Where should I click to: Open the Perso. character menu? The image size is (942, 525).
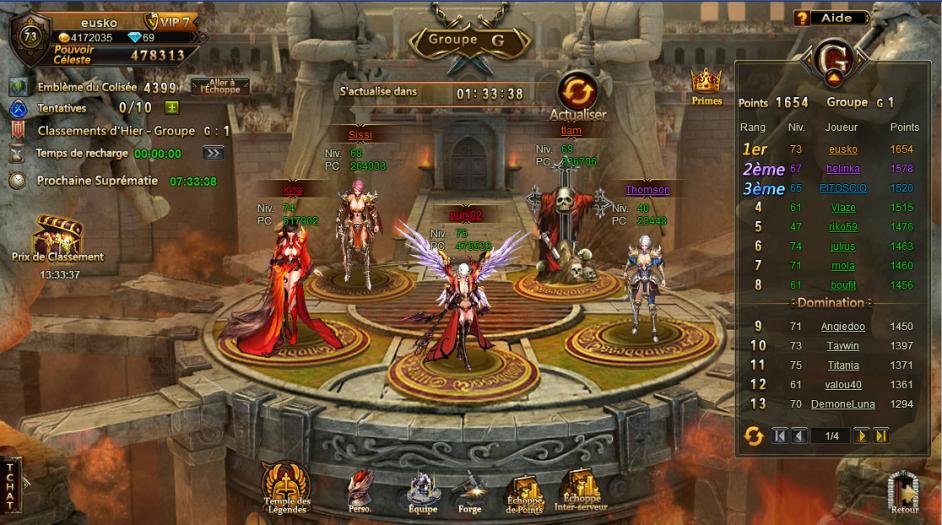(359, 489)
